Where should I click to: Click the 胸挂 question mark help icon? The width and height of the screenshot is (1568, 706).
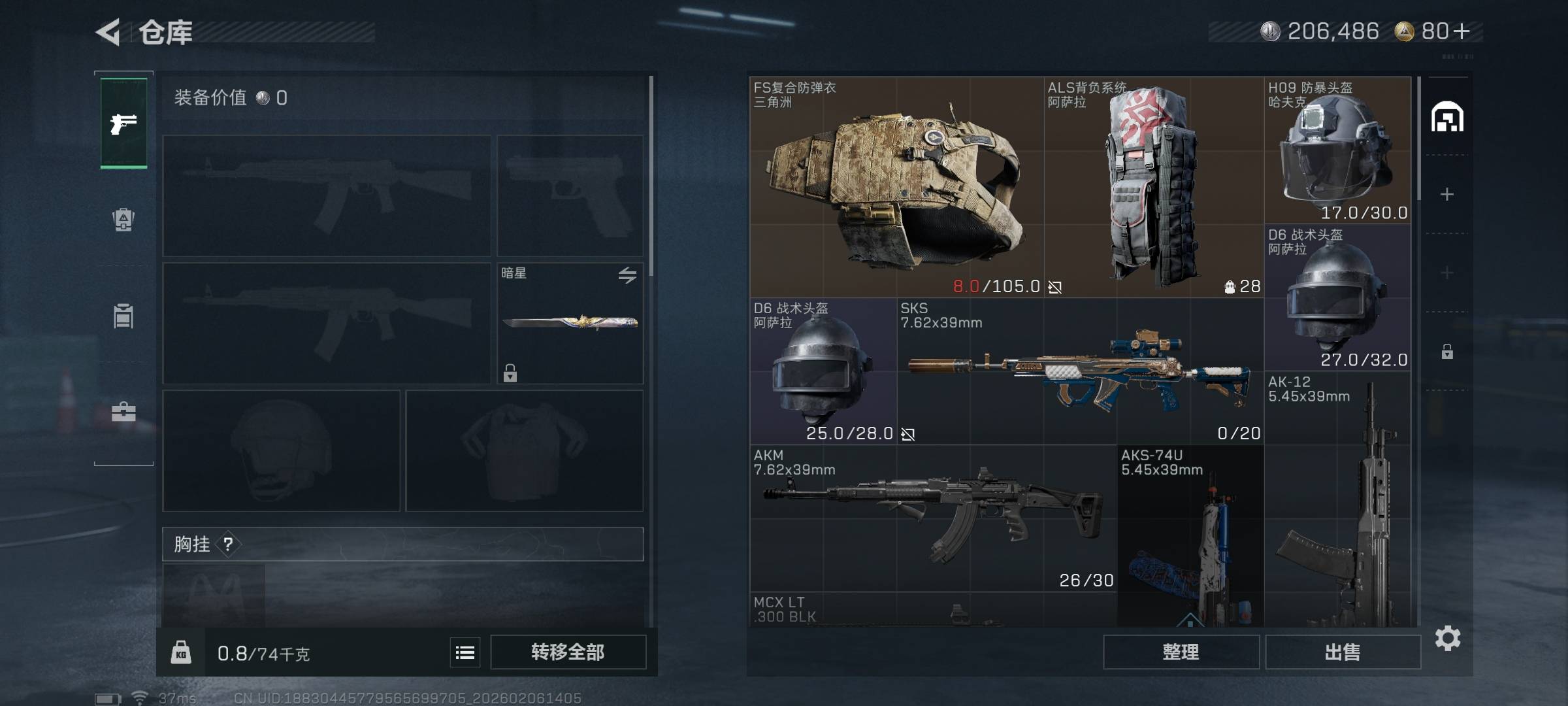click(228, 544)
